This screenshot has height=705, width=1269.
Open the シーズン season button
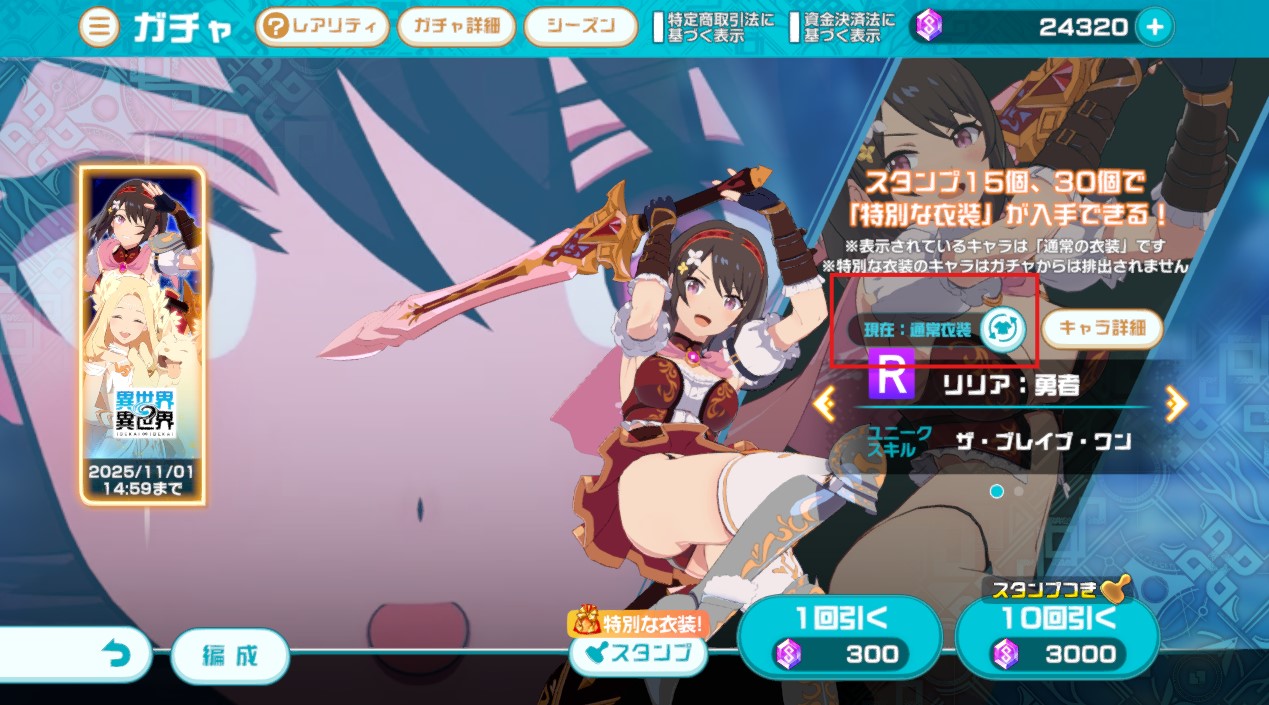(x=580, y=27)
